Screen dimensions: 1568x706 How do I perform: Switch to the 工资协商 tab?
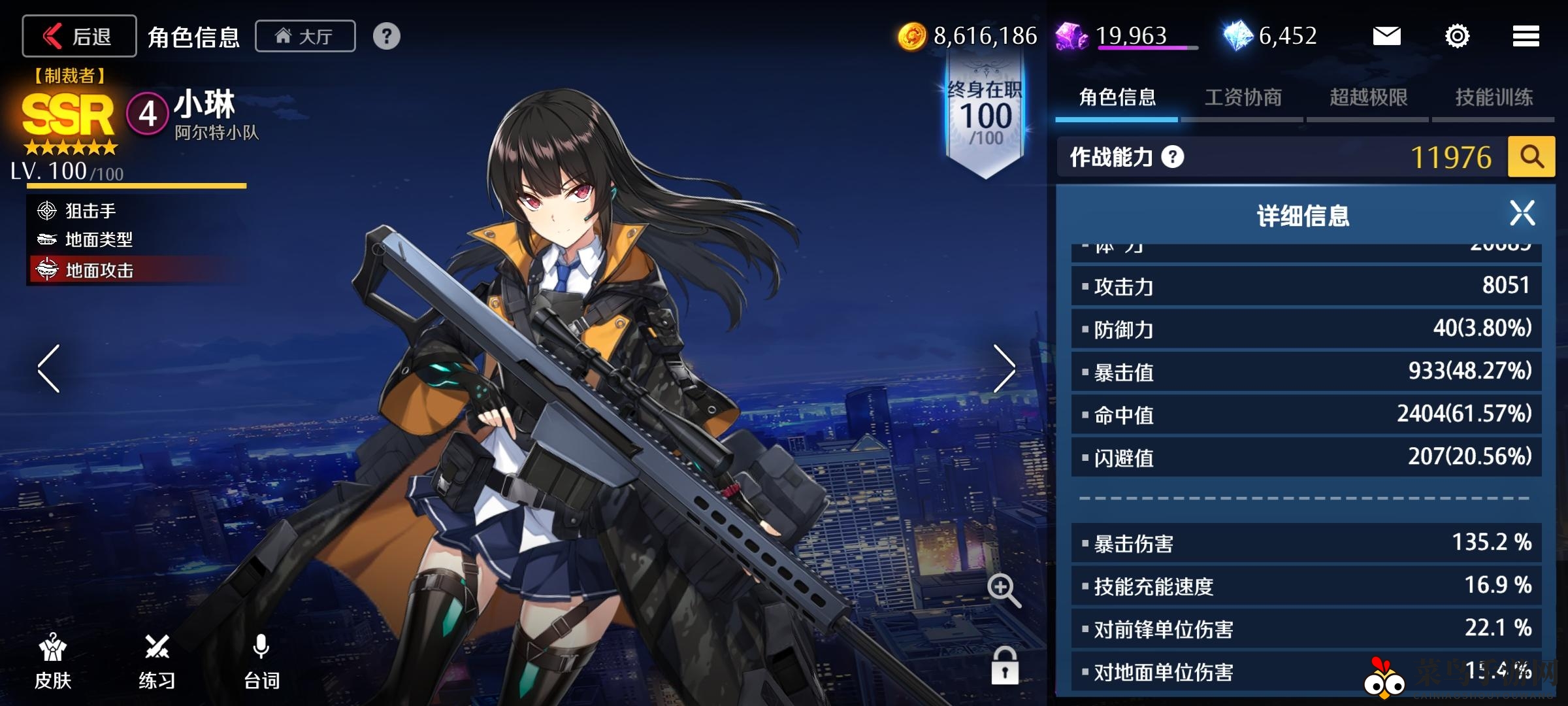point(1243,97)
